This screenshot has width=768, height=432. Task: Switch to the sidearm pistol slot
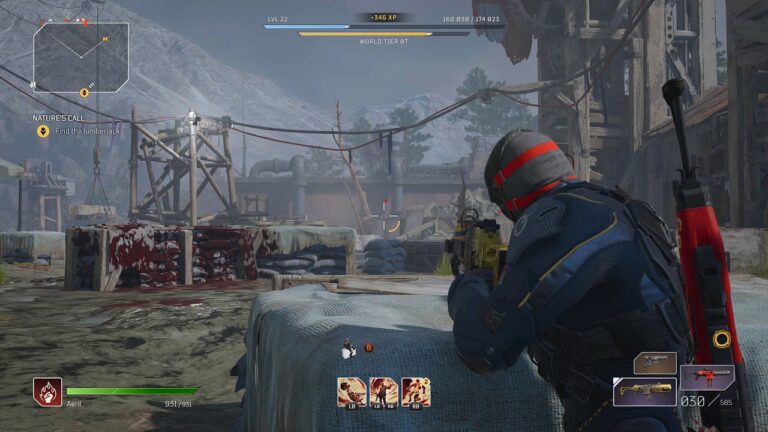tap(655, 362)
